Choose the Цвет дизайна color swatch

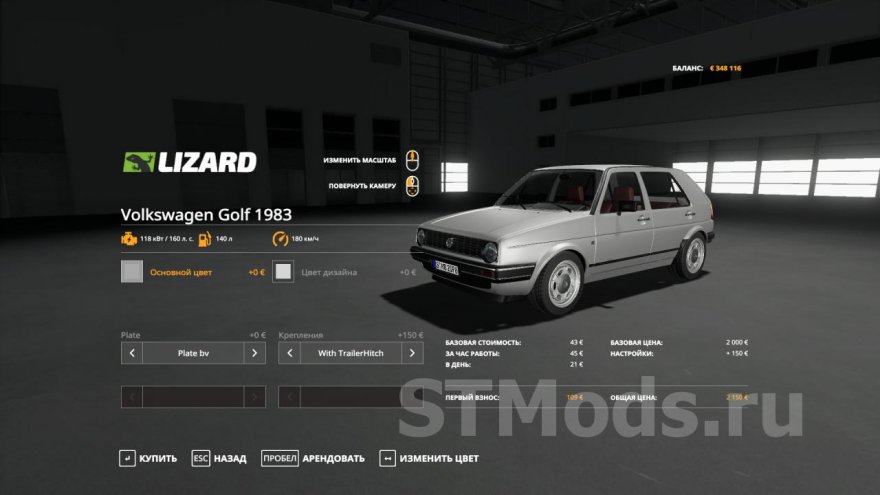point(284,272)
